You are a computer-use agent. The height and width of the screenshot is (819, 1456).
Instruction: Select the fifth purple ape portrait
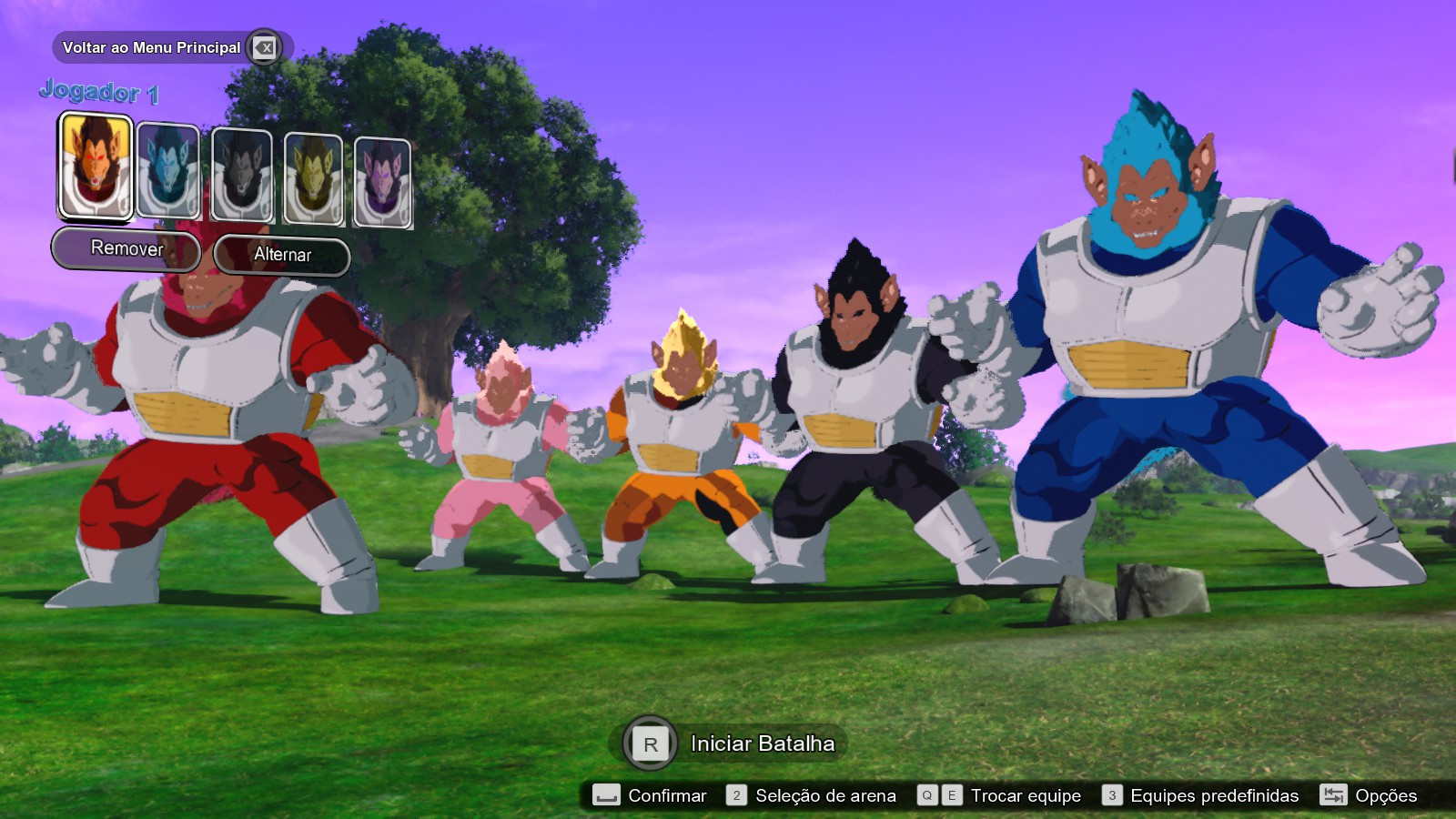(x=382, y=173)
